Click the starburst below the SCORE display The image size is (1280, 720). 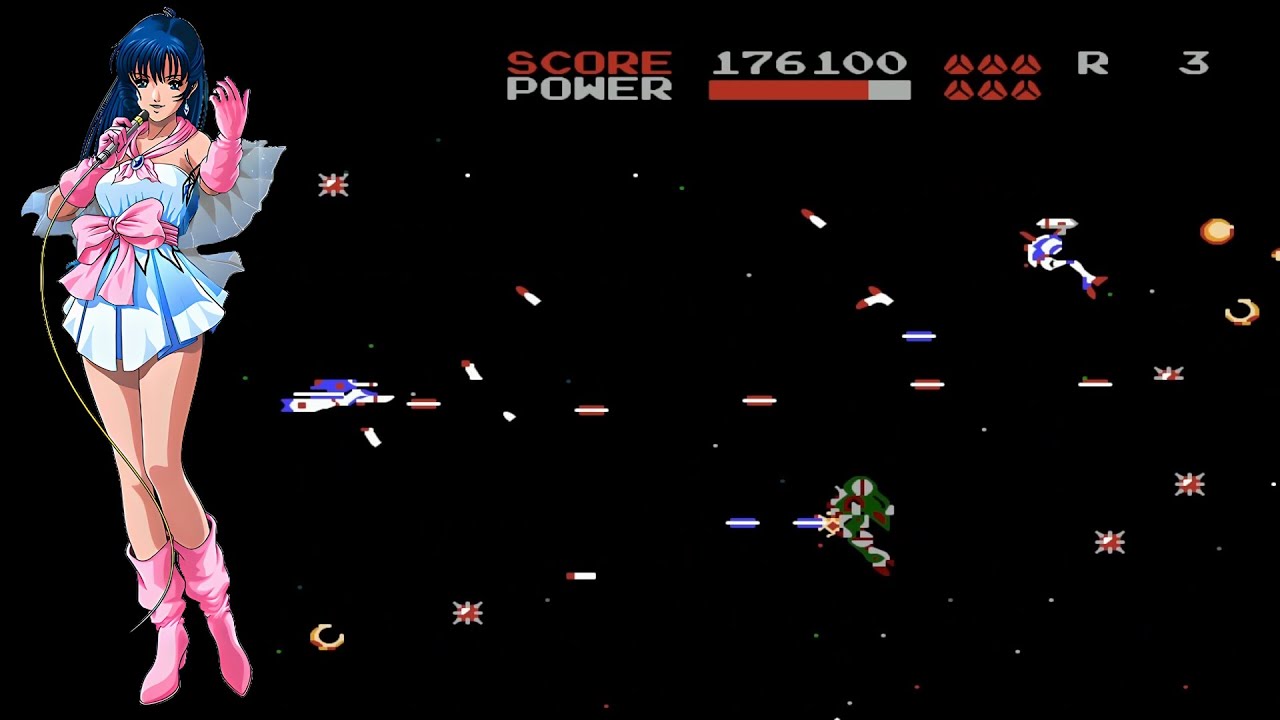[333, 184]
